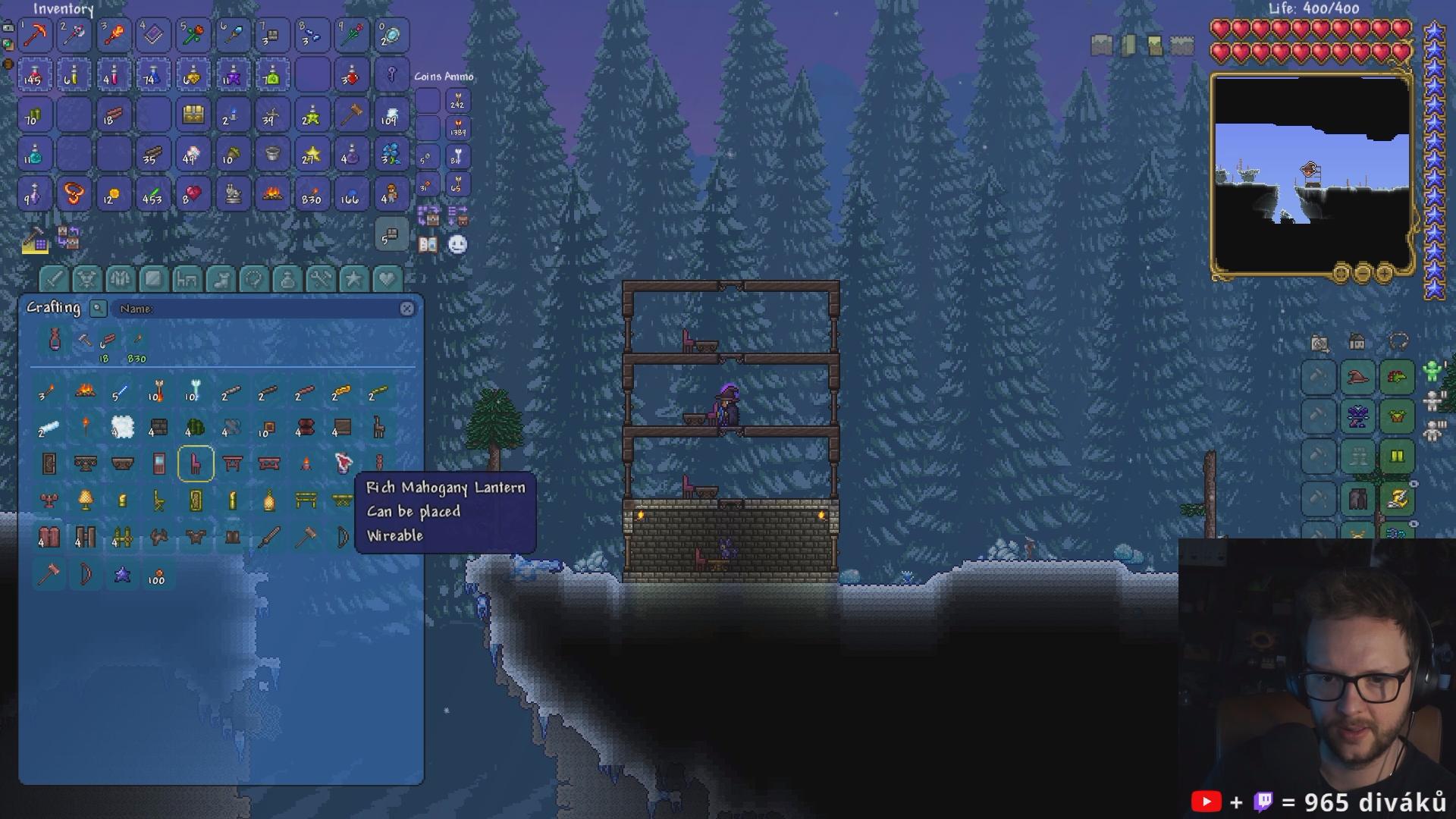Pick up the golden chest item
This screenshot has height=819, width=1456.
coord(193,115)
